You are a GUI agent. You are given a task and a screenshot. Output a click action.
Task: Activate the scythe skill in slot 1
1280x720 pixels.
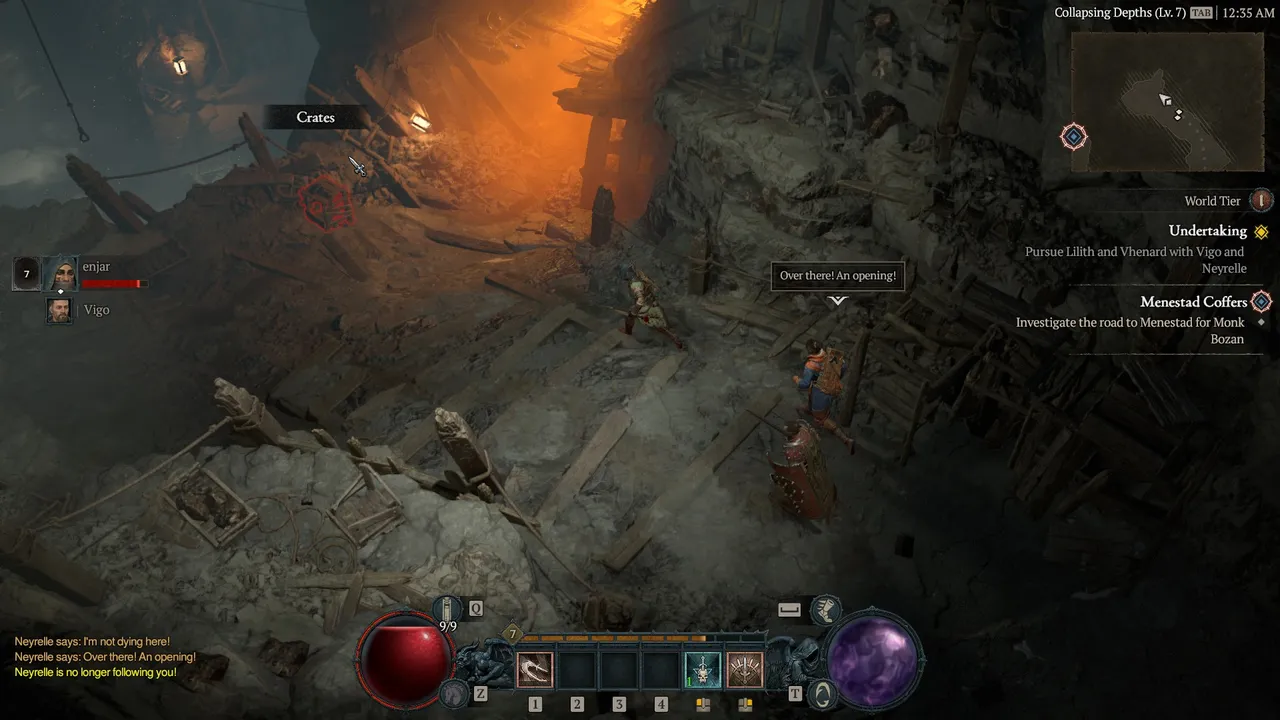pos(535,669)
